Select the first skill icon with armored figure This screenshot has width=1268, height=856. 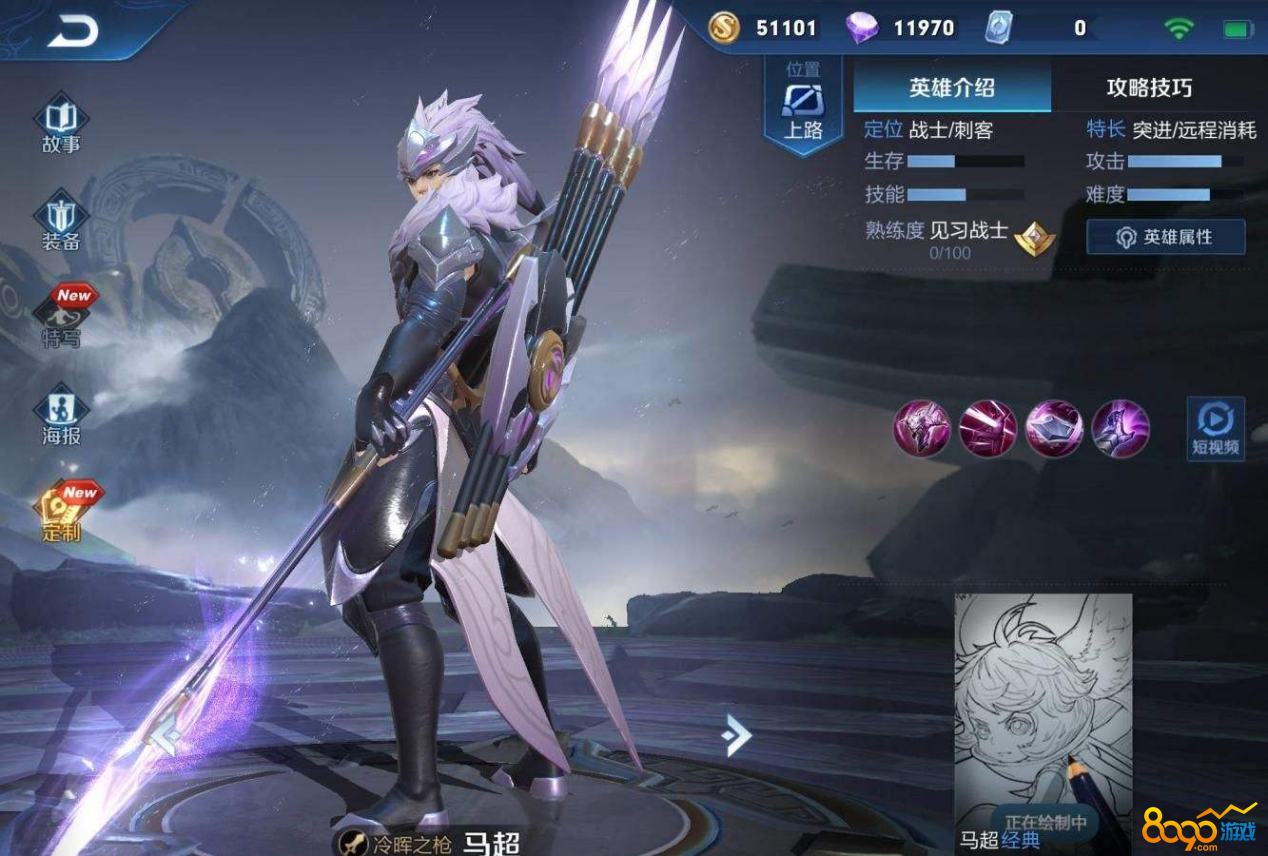(921, 428)
